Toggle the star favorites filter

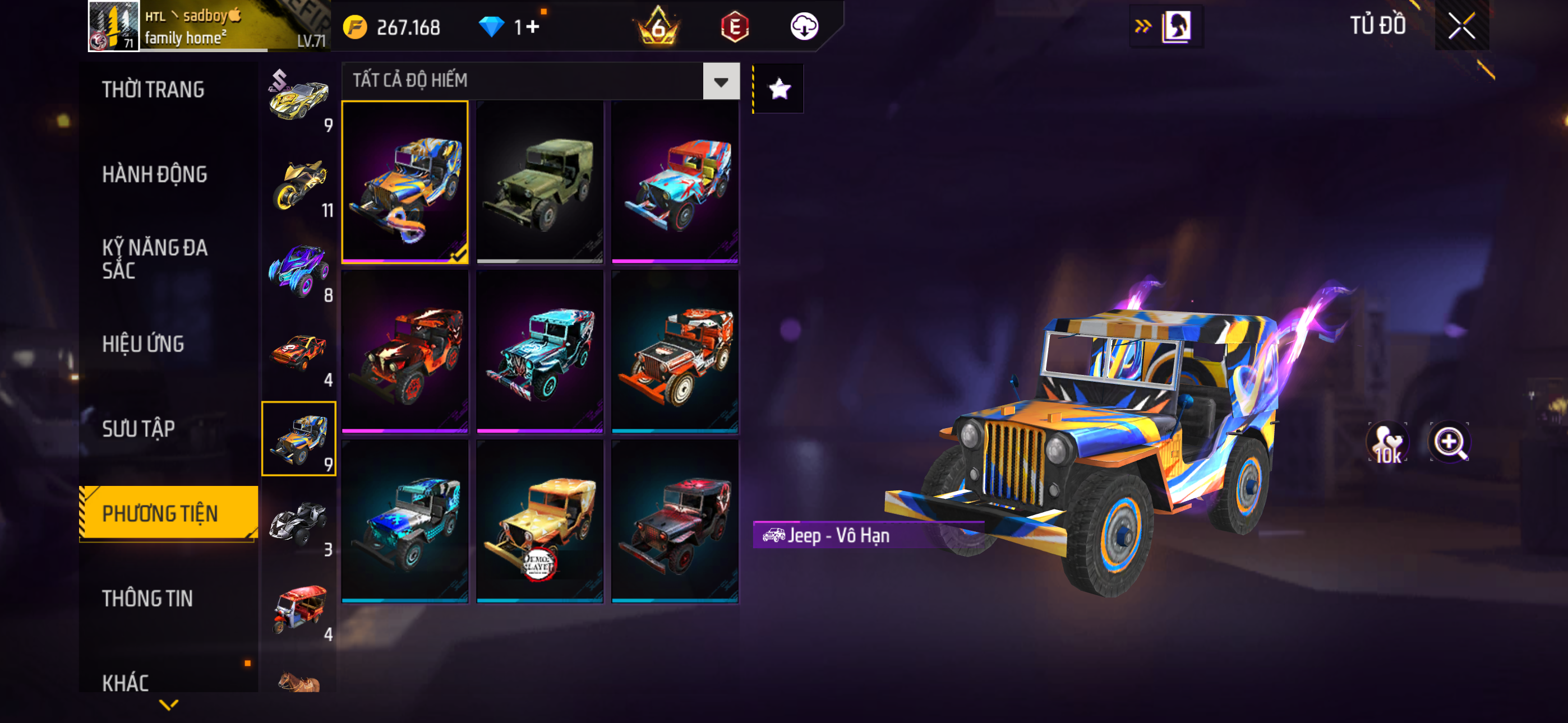[779, 90]
